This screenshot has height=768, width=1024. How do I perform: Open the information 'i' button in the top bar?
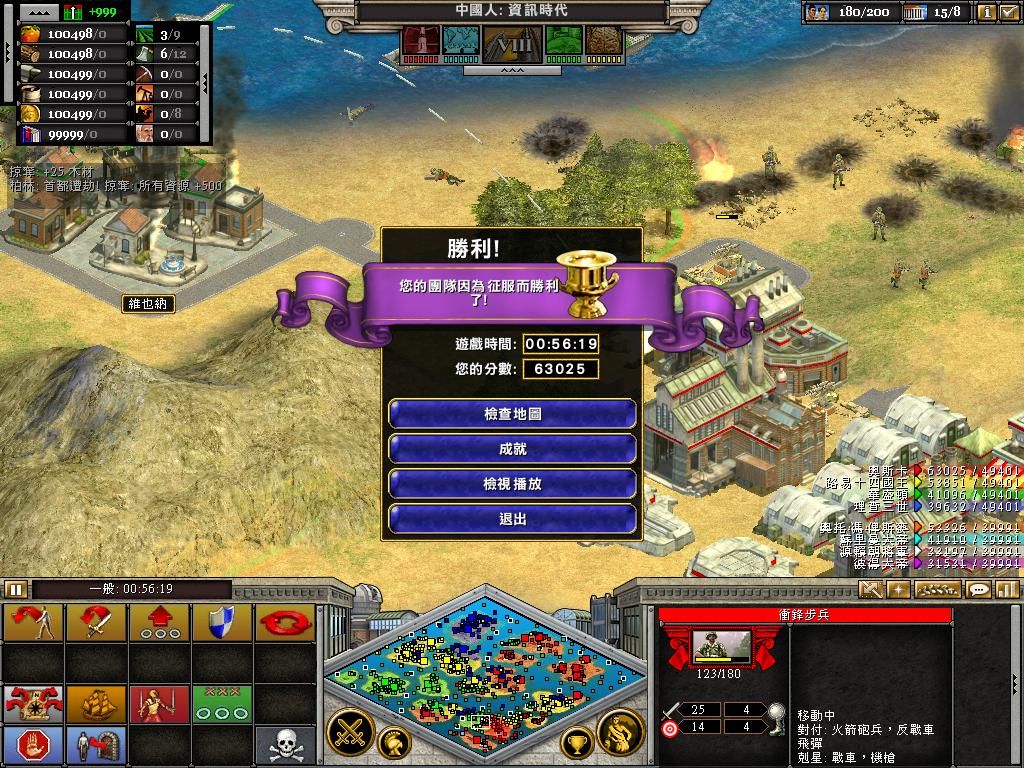pyautogui.click(x=986, y=13)
